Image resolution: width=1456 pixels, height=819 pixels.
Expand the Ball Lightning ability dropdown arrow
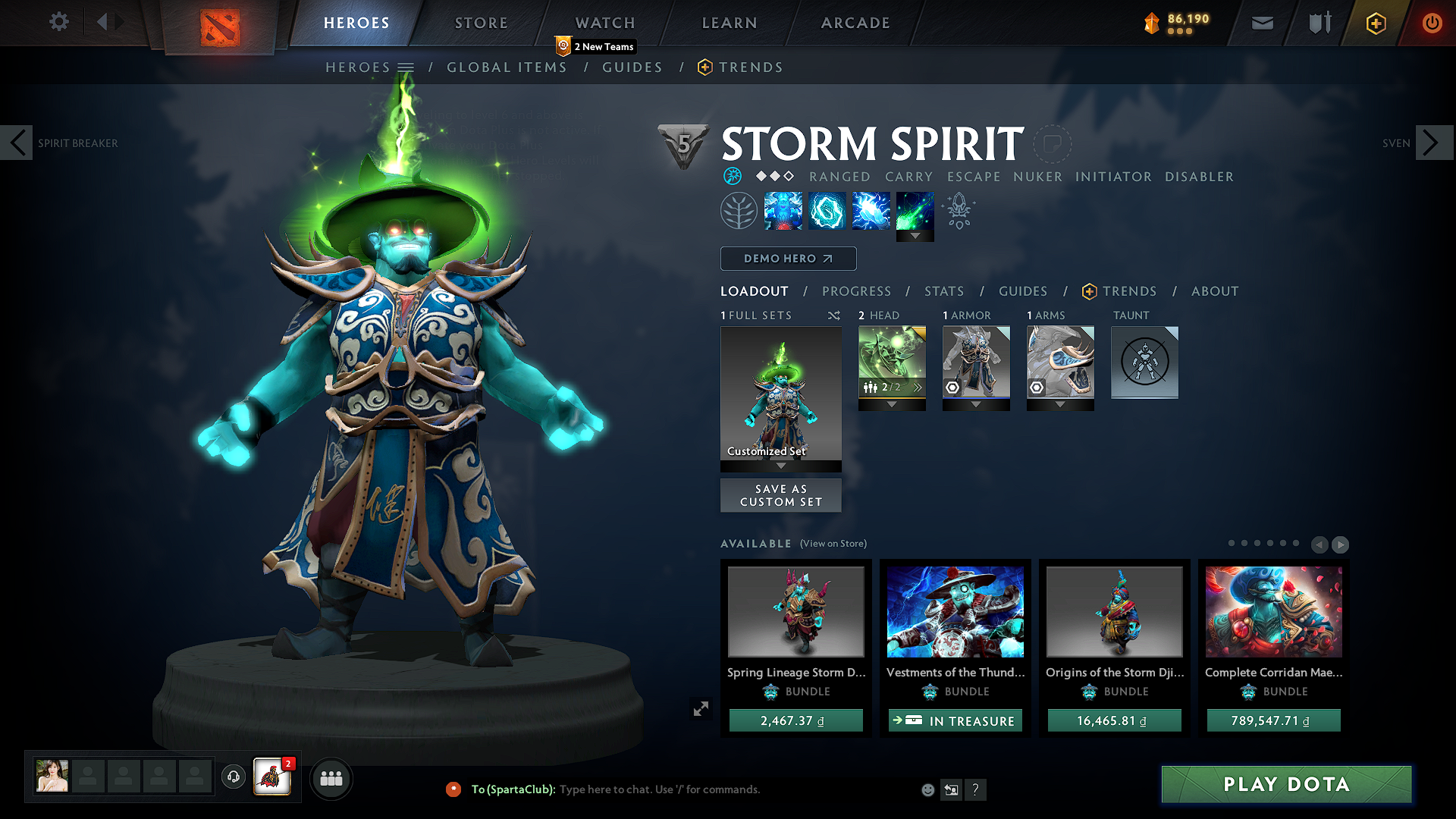[915, 237]
